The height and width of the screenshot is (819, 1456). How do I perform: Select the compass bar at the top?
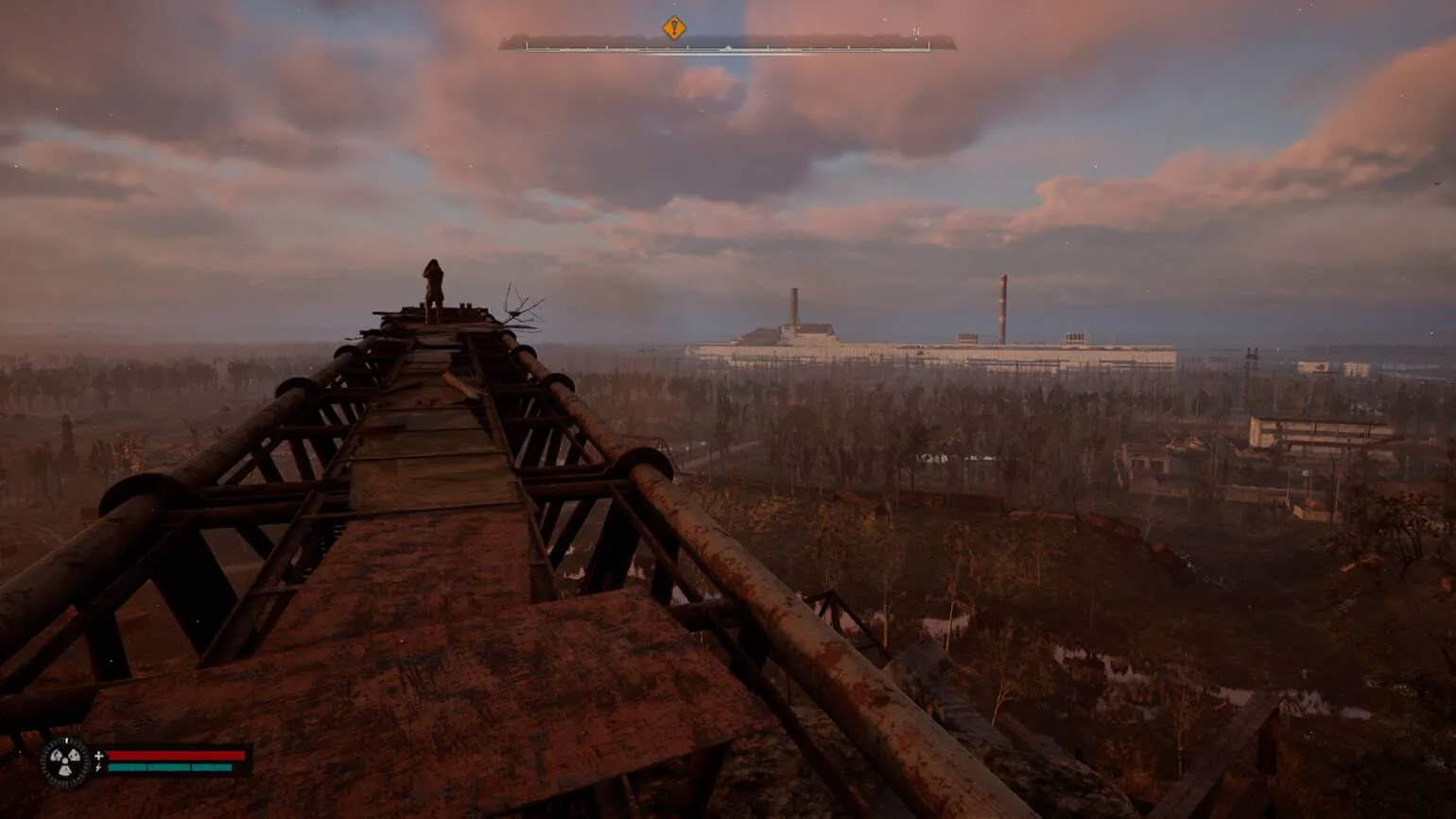[727, 44]
